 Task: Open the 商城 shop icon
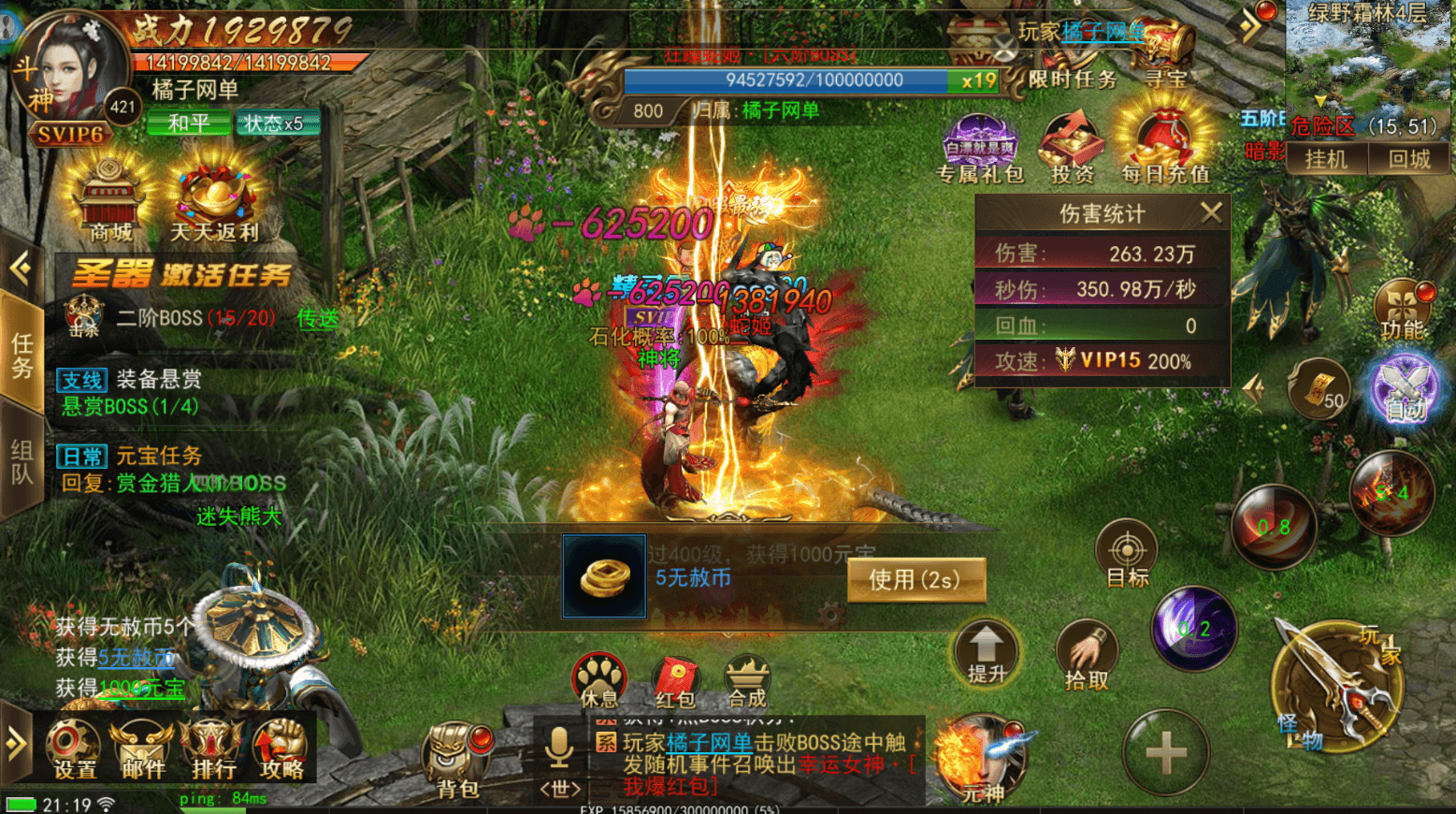point(110,200)
